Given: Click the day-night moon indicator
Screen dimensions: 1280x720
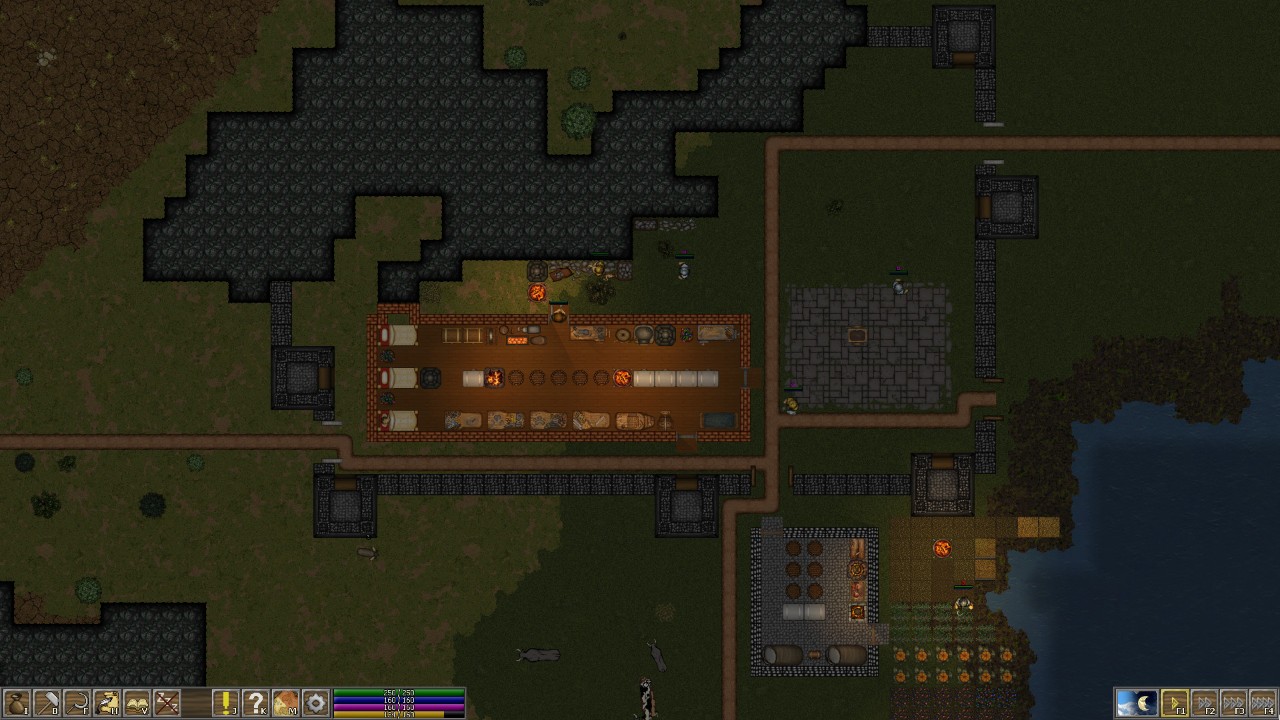Looking at the screenshot, I should pos(1136,703).
